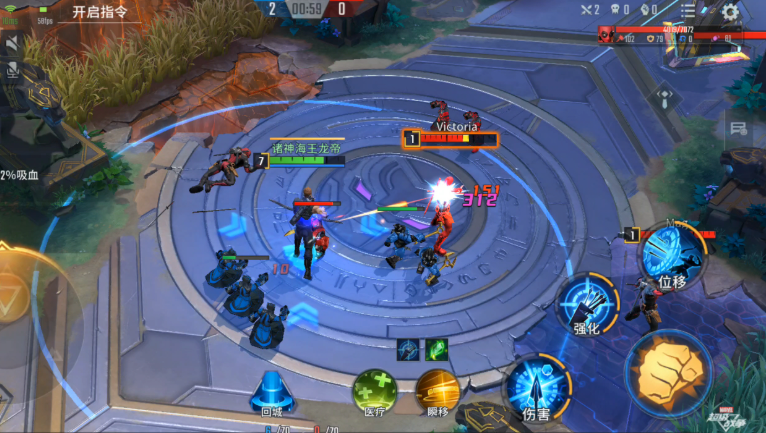Toggle the muted speaker icon
Image resolution: width=766 pixels, height=433 pixels.
[13, 45]
